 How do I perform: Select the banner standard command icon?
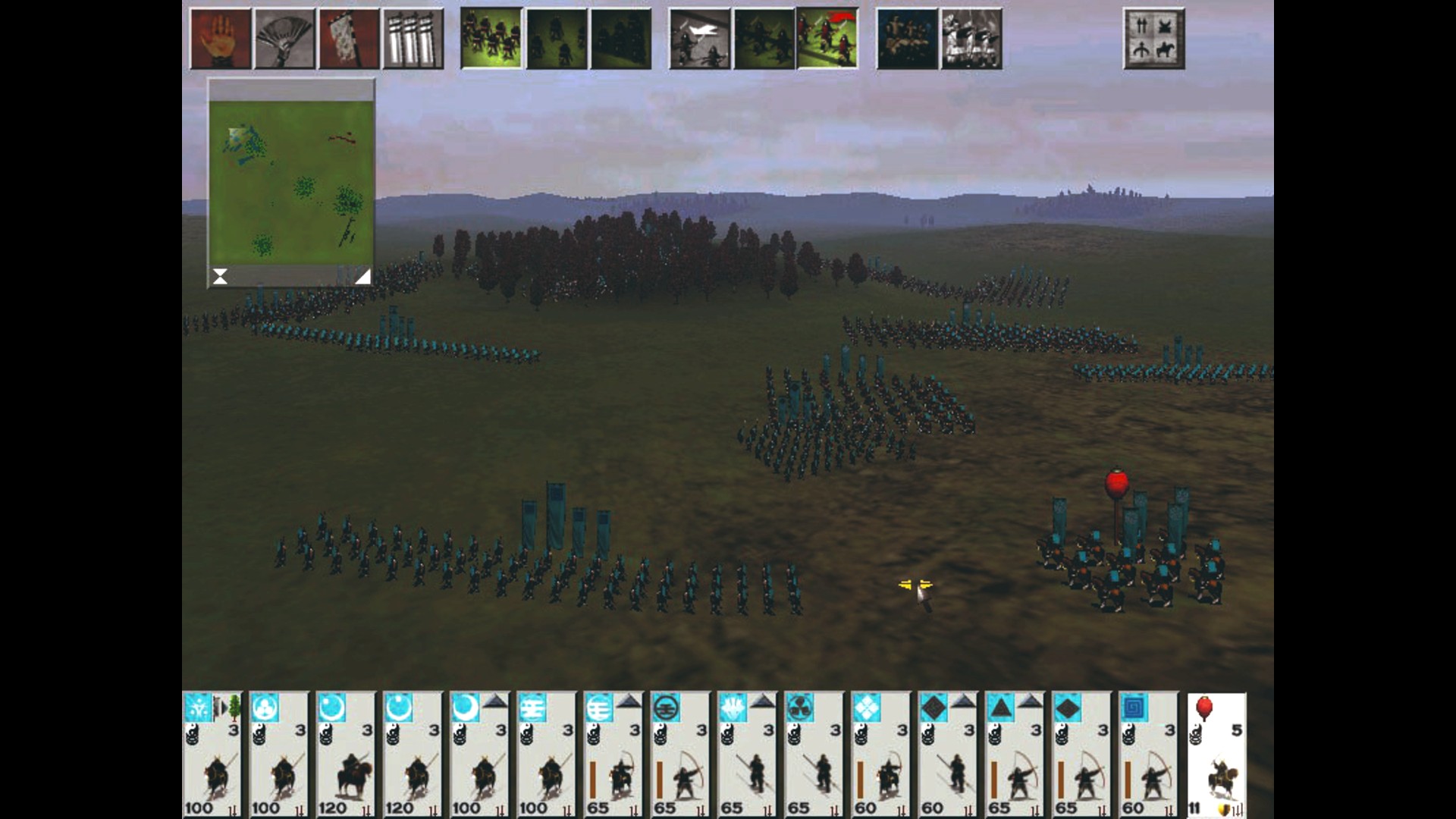[347, 39]
